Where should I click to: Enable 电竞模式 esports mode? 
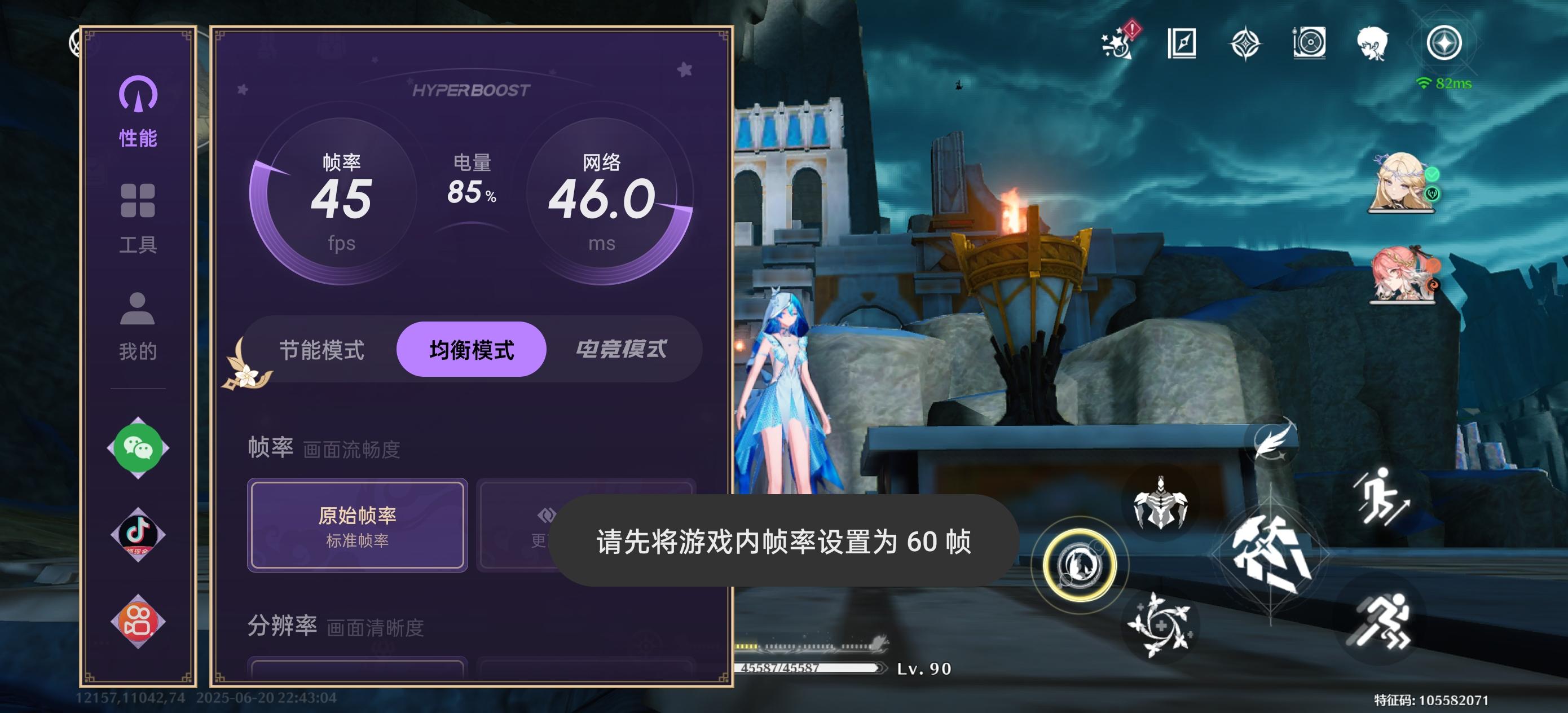622,349
